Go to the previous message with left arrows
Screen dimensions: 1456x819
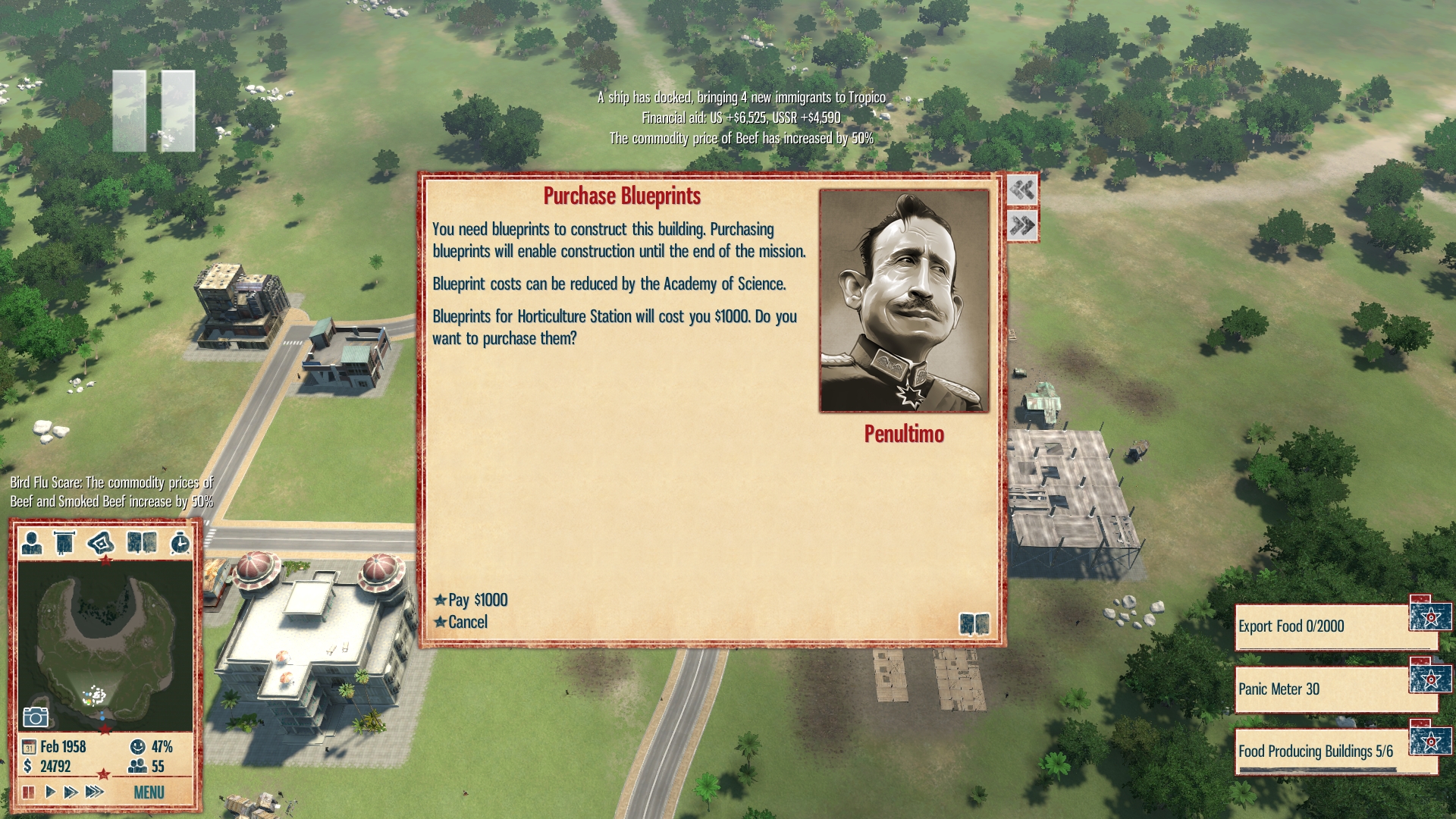[x=1022, y=189]
